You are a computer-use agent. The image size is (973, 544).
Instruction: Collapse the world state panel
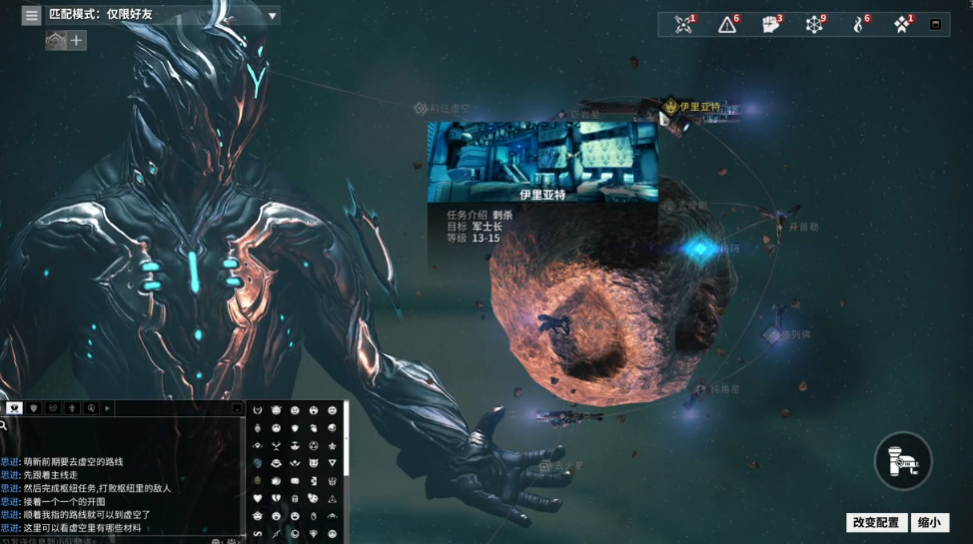point(936,24)
